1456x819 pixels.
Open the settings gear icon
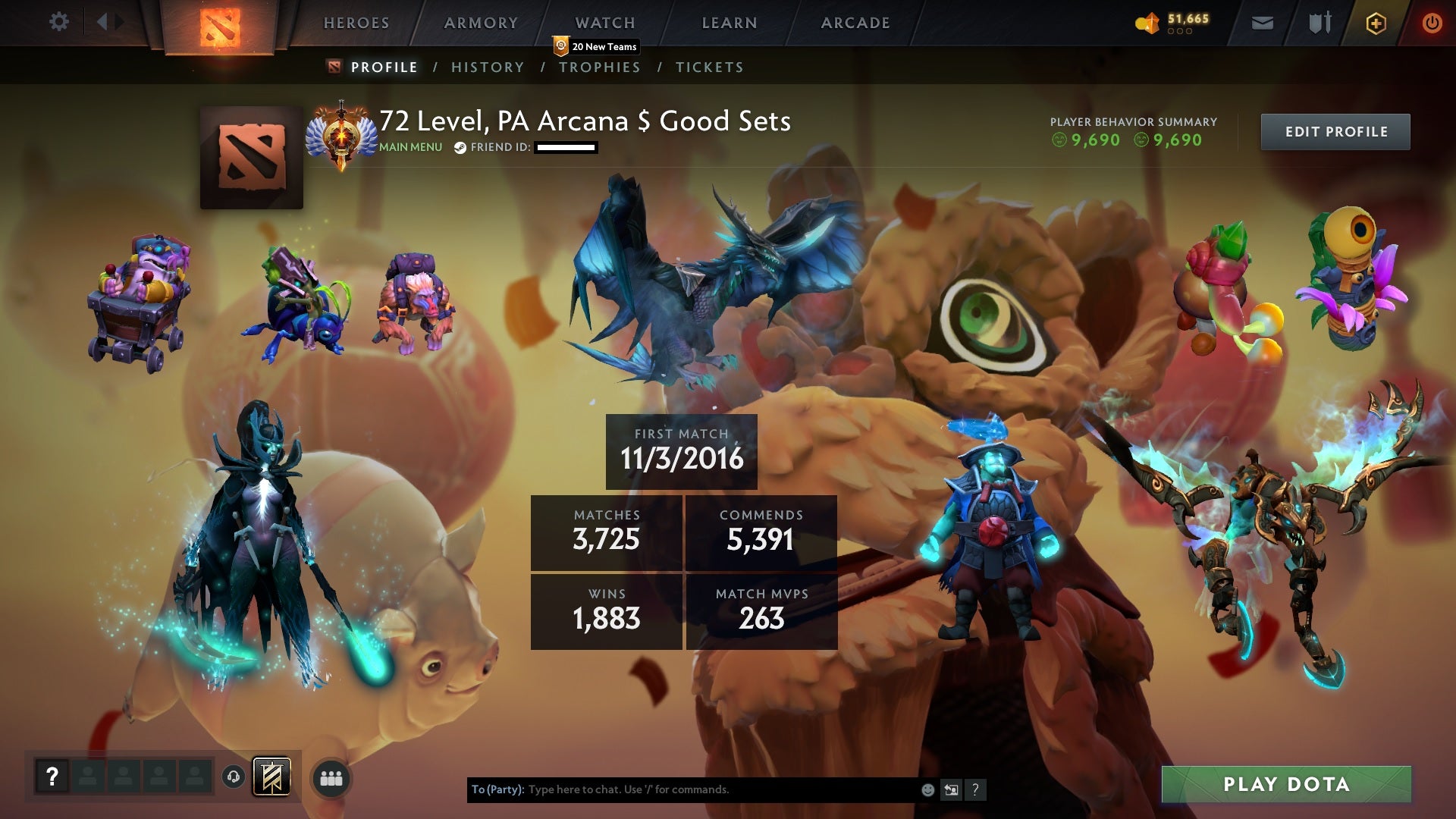click(59, 22)
